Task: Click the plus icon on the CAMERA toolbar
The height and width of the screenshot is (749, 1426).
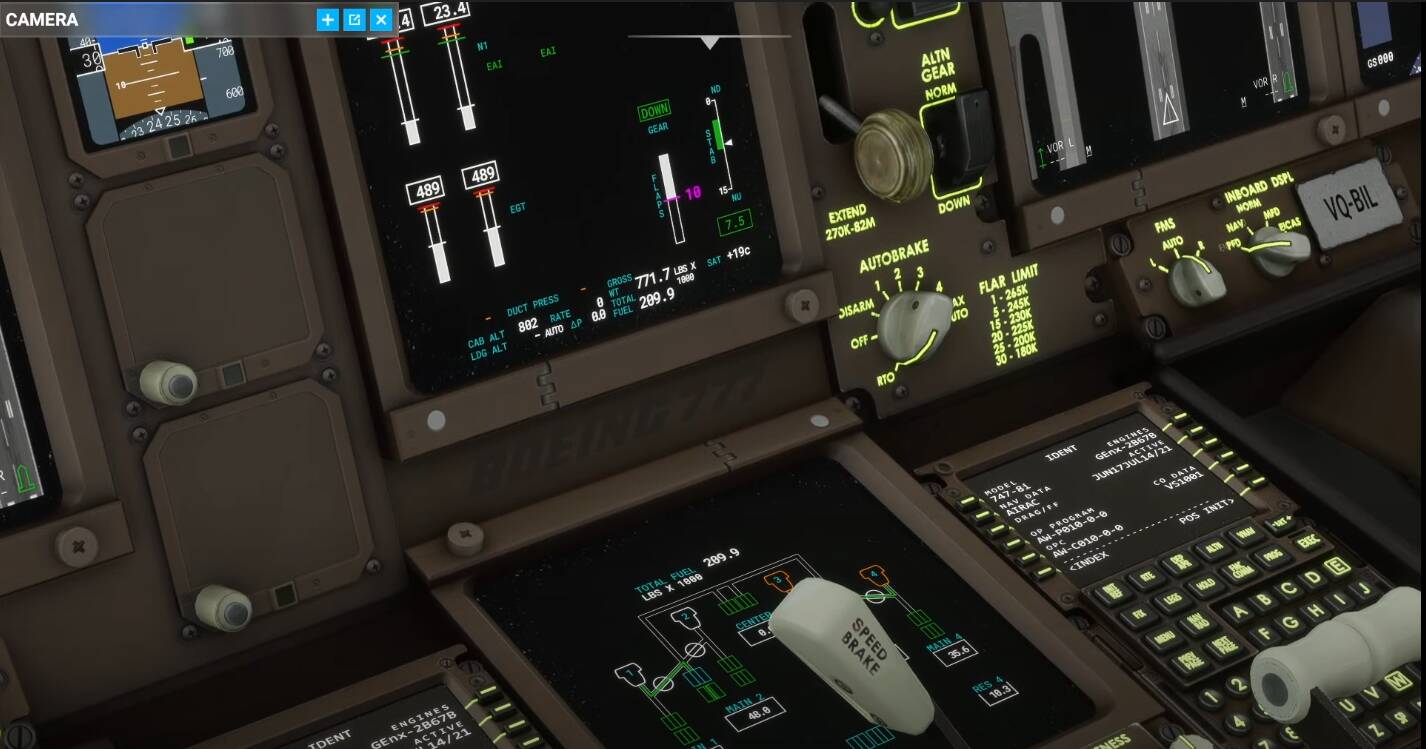Action: click(327, 19)
